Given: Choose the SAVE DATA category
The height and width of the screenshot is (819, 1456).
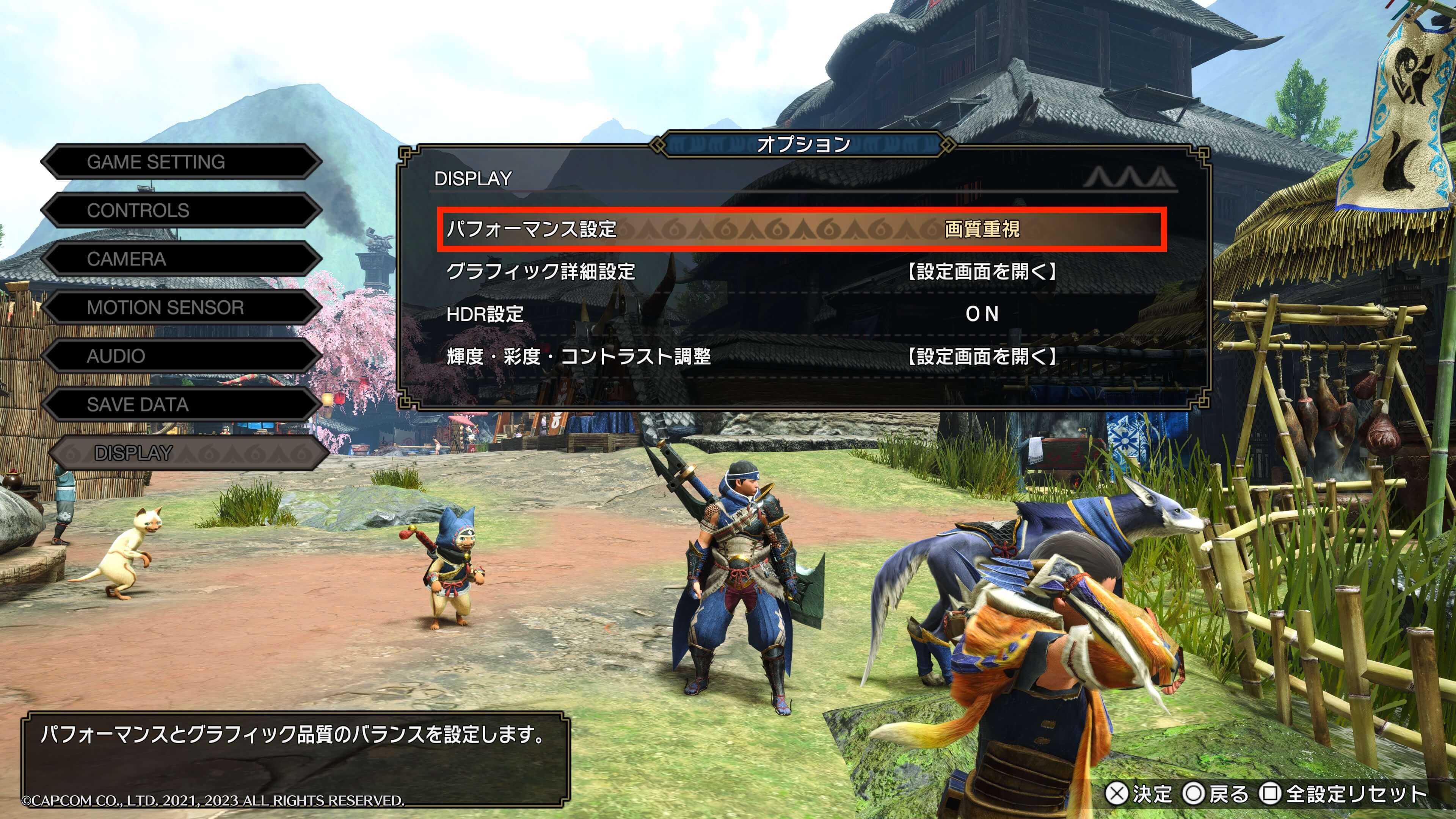Looking at the screenshot, I should [x=181, y=405].
